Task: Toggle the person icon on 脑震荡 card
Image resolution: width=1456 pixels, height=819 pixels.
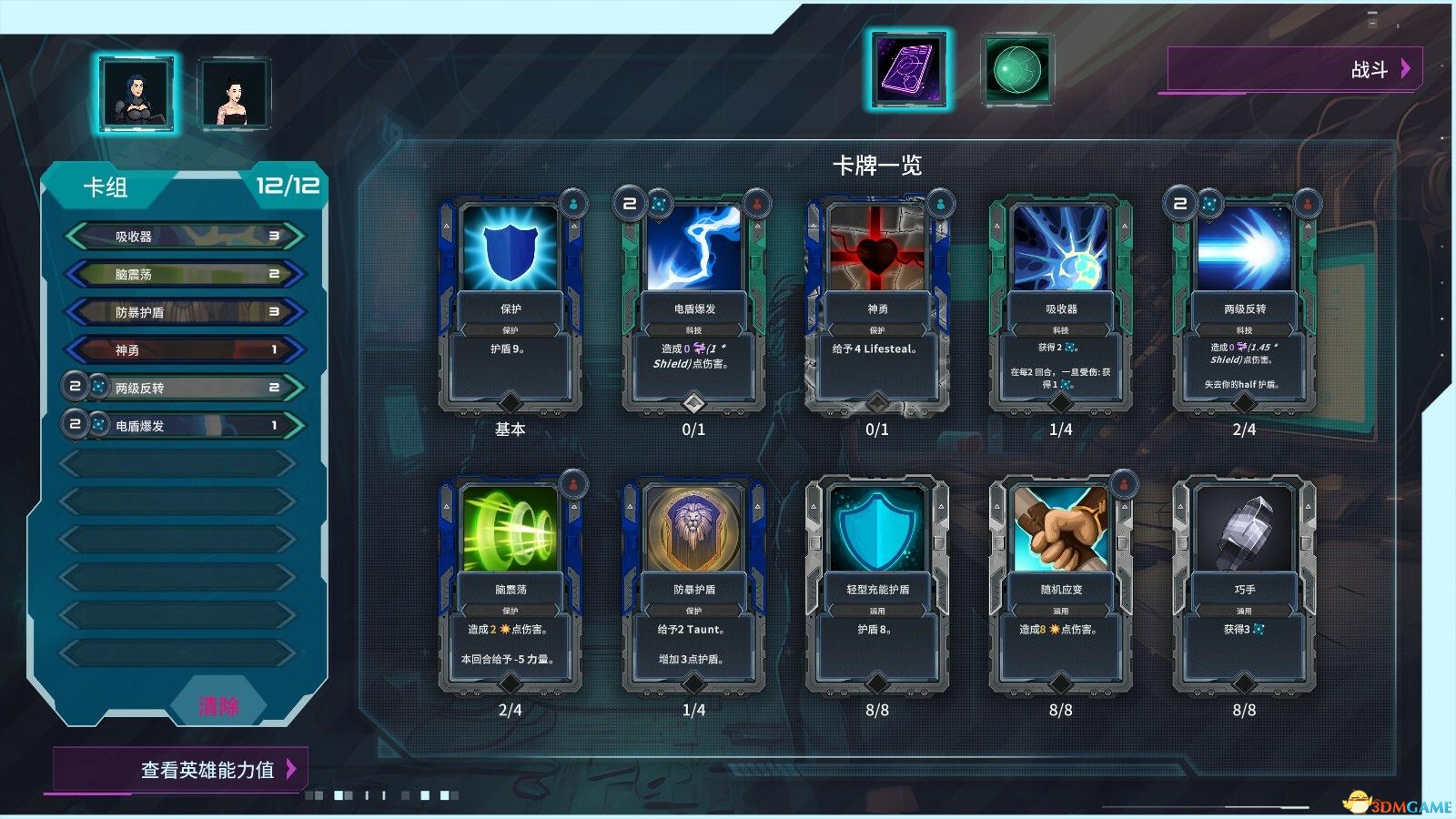Action: [x=571, y=485]
